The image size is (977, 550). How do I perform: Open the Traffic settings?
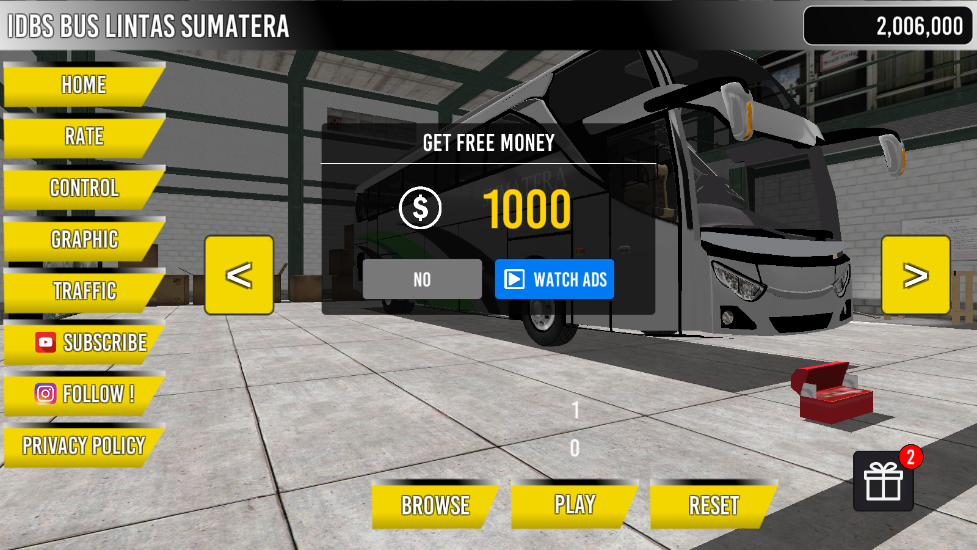pyautogui.click(x=83, y=291)
